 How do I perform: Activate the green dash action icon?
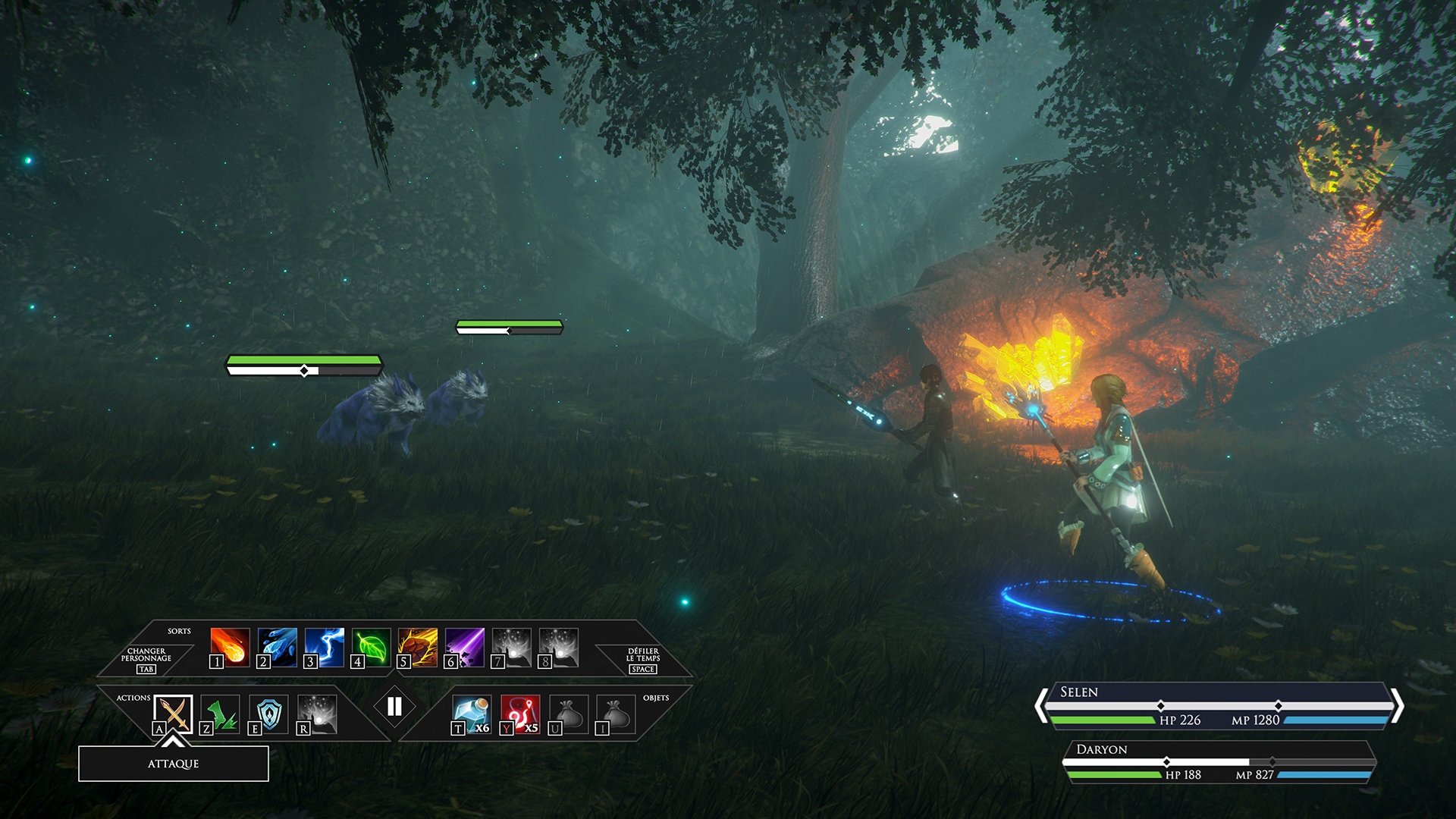click(221, 714)
